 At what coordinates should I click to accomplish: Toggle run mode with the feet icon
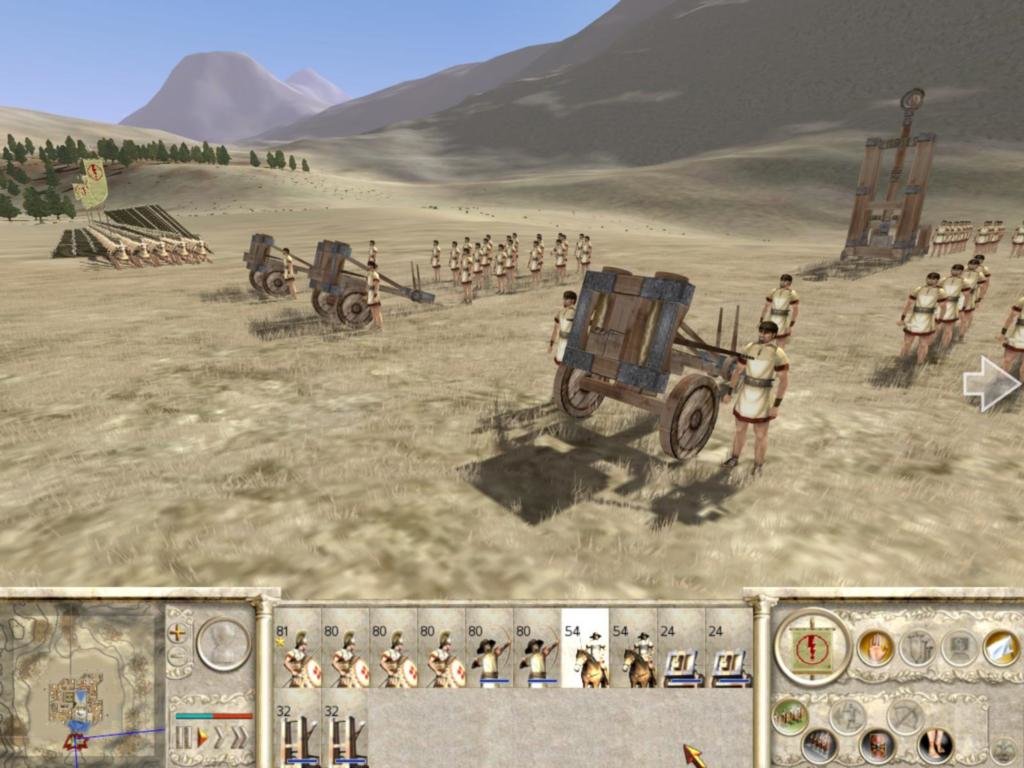(936, 745)
